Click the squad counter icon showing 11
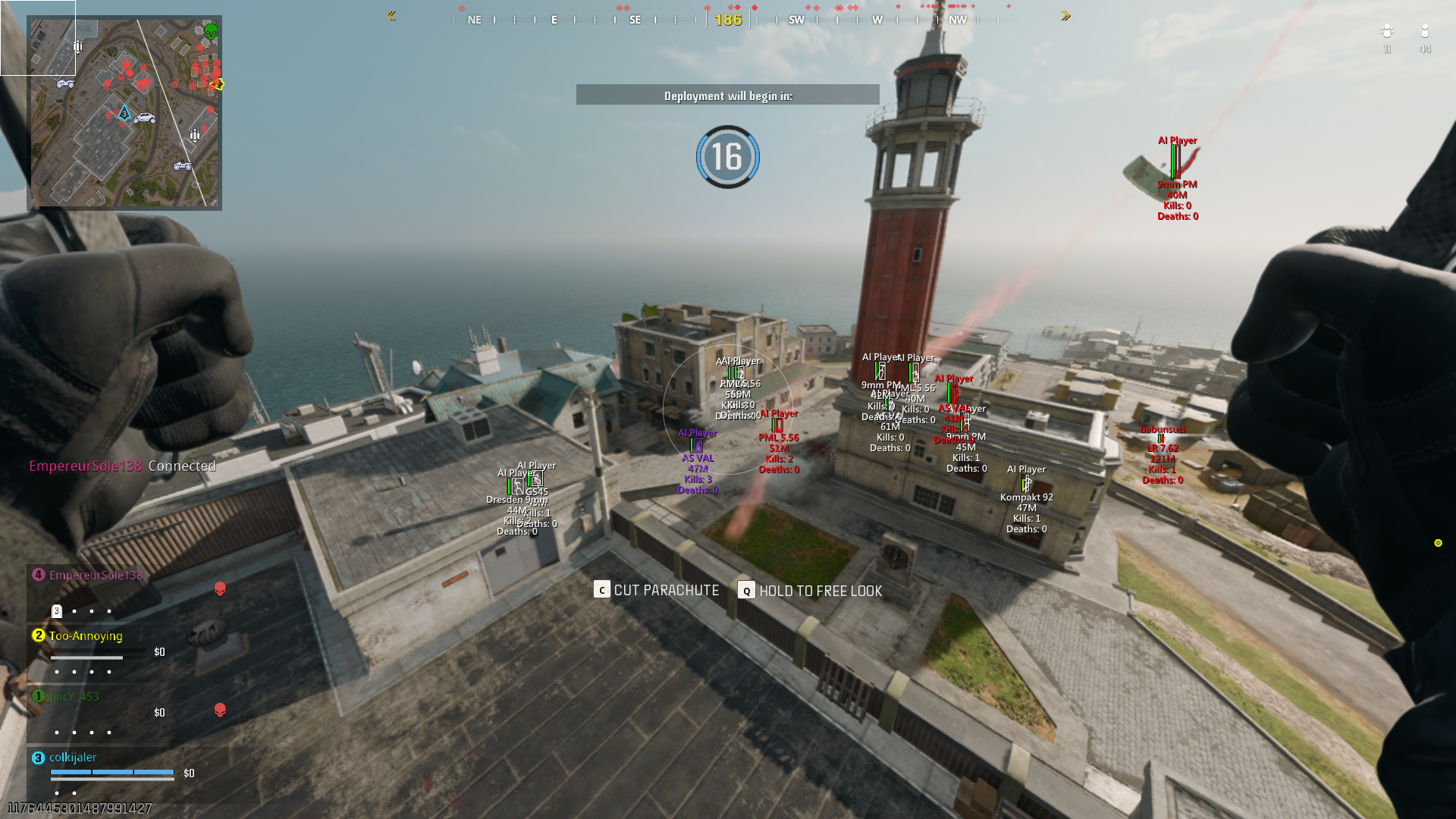 1388,32
